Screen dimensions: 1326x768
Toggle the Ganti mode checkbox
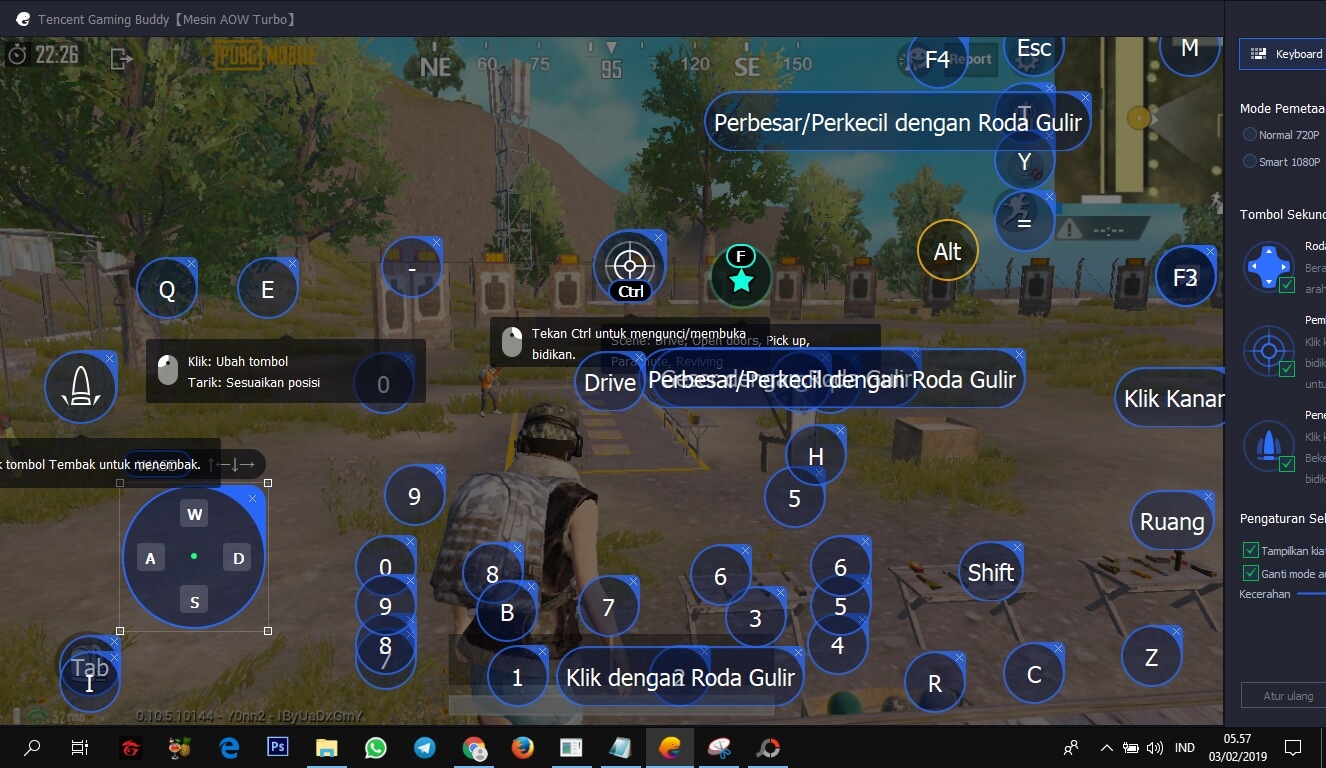coord(1250,573)
